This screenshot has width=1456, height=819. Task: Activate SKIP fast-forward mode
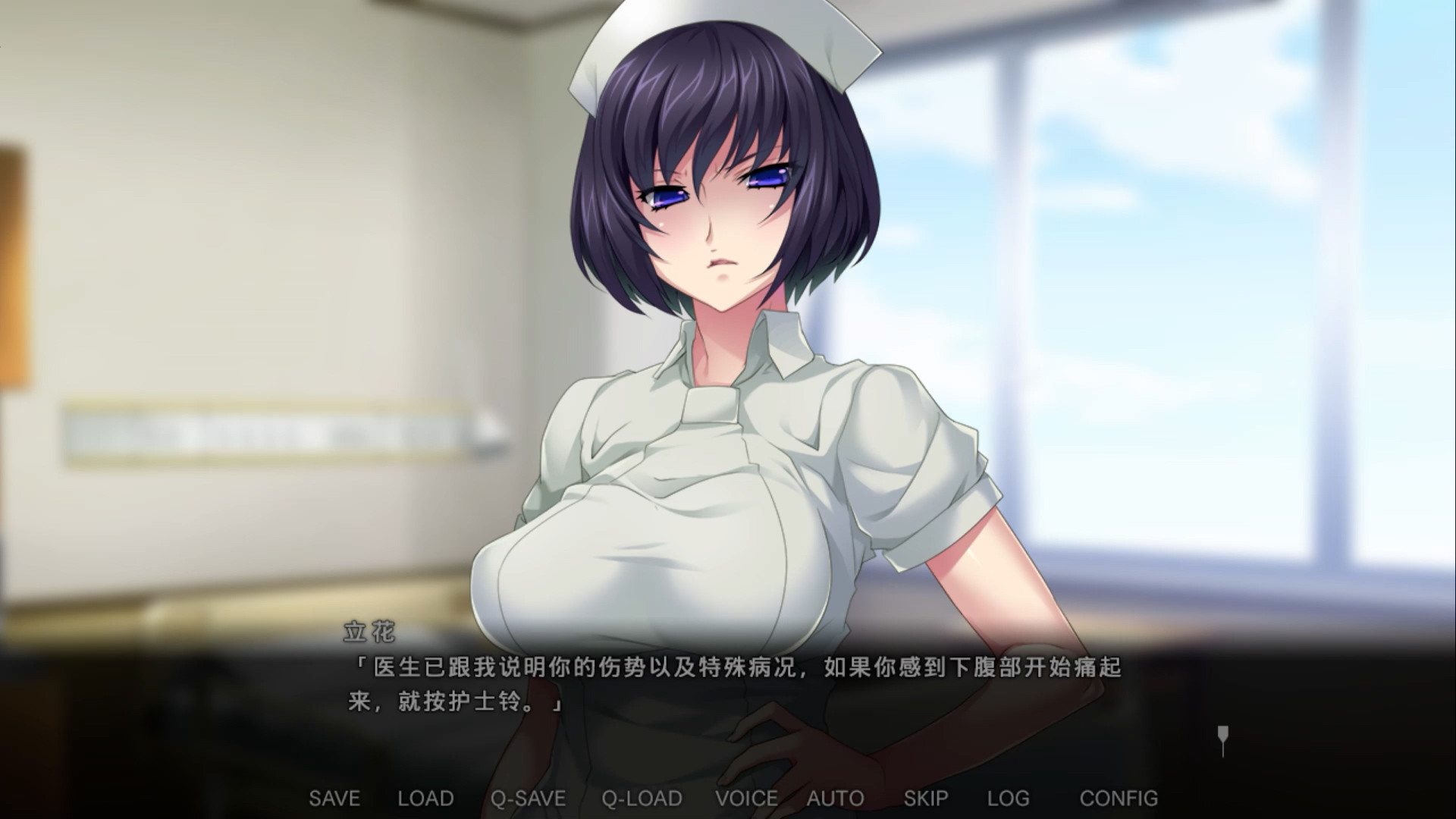pos(927,798)
